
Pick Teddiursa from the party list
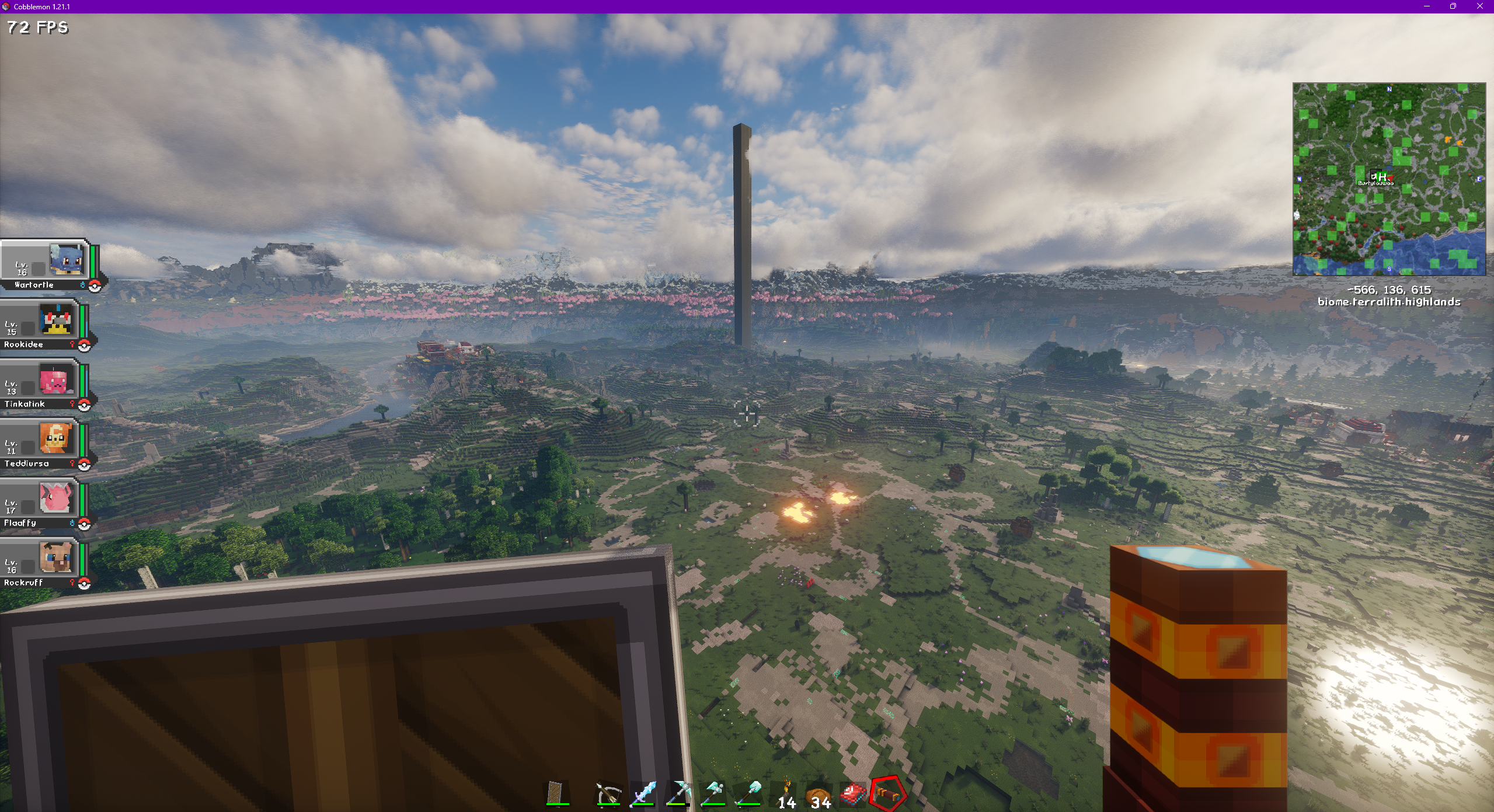[42, 444]
